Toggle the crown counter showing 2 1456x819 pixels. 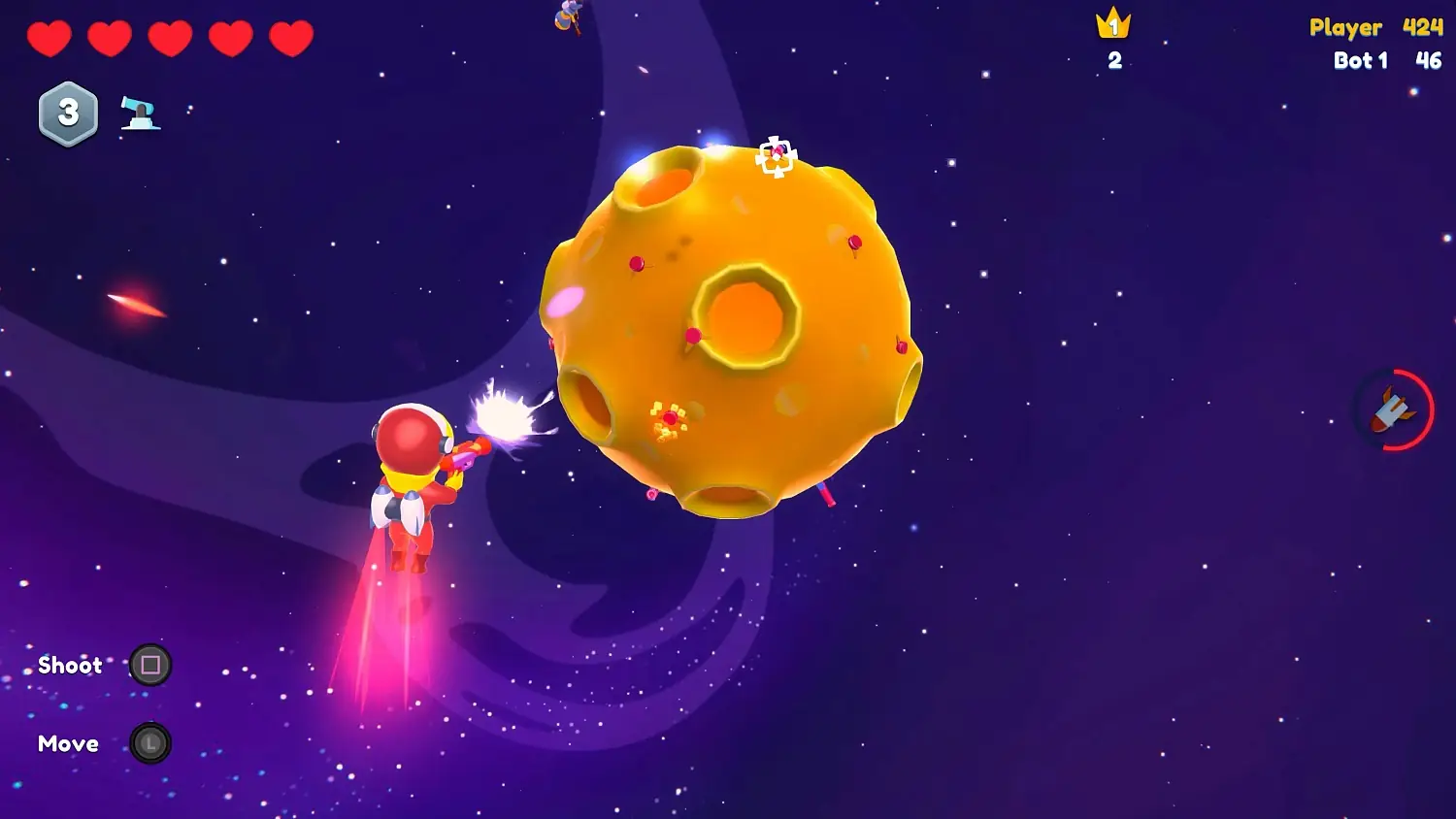1114,60
